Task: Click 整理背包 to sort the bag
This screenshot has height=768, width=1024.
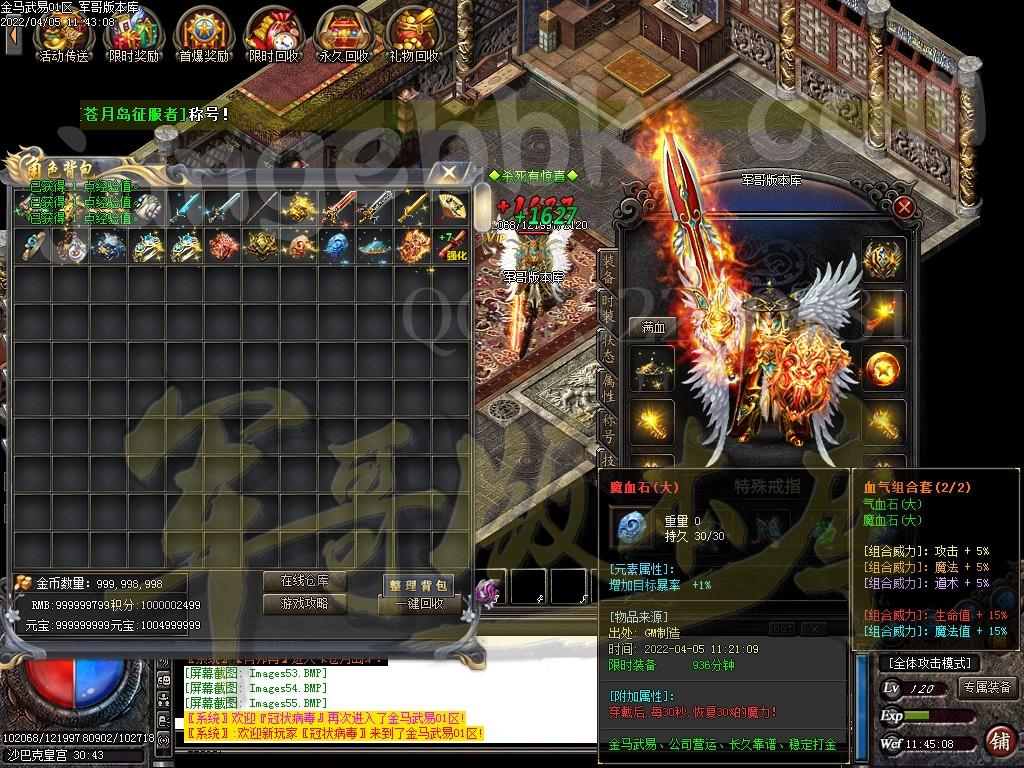Action: pyautogui.click(x=419, y=585)
